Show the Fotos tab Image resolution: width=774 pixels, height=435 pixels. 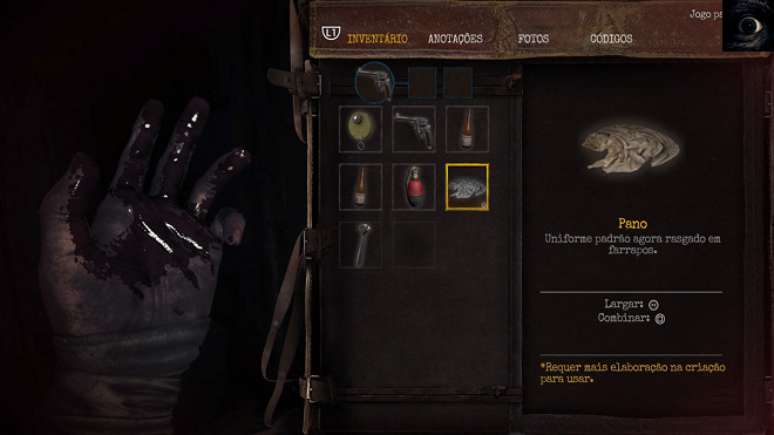pos(533,39)
